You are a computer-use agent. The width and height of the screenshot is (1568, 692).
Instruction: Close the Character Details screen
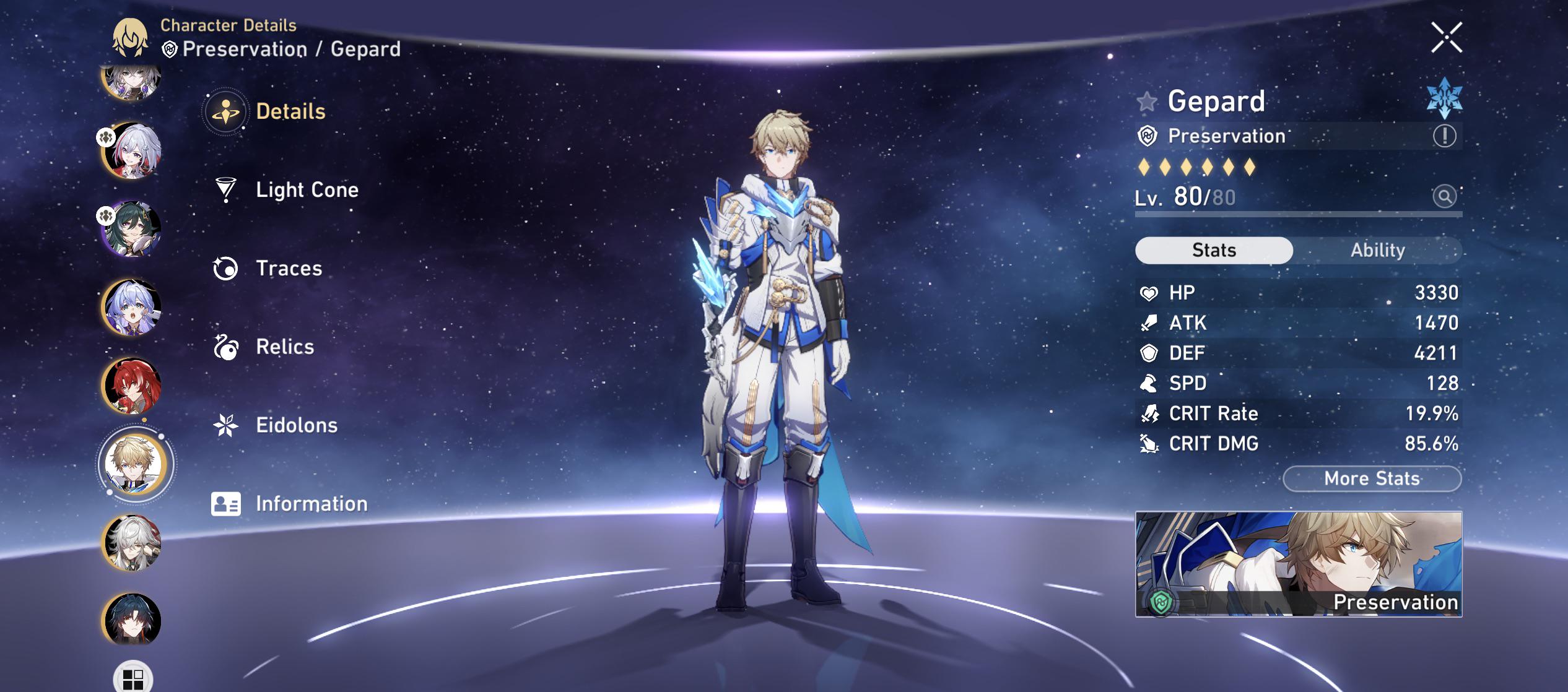[1446, 38]
